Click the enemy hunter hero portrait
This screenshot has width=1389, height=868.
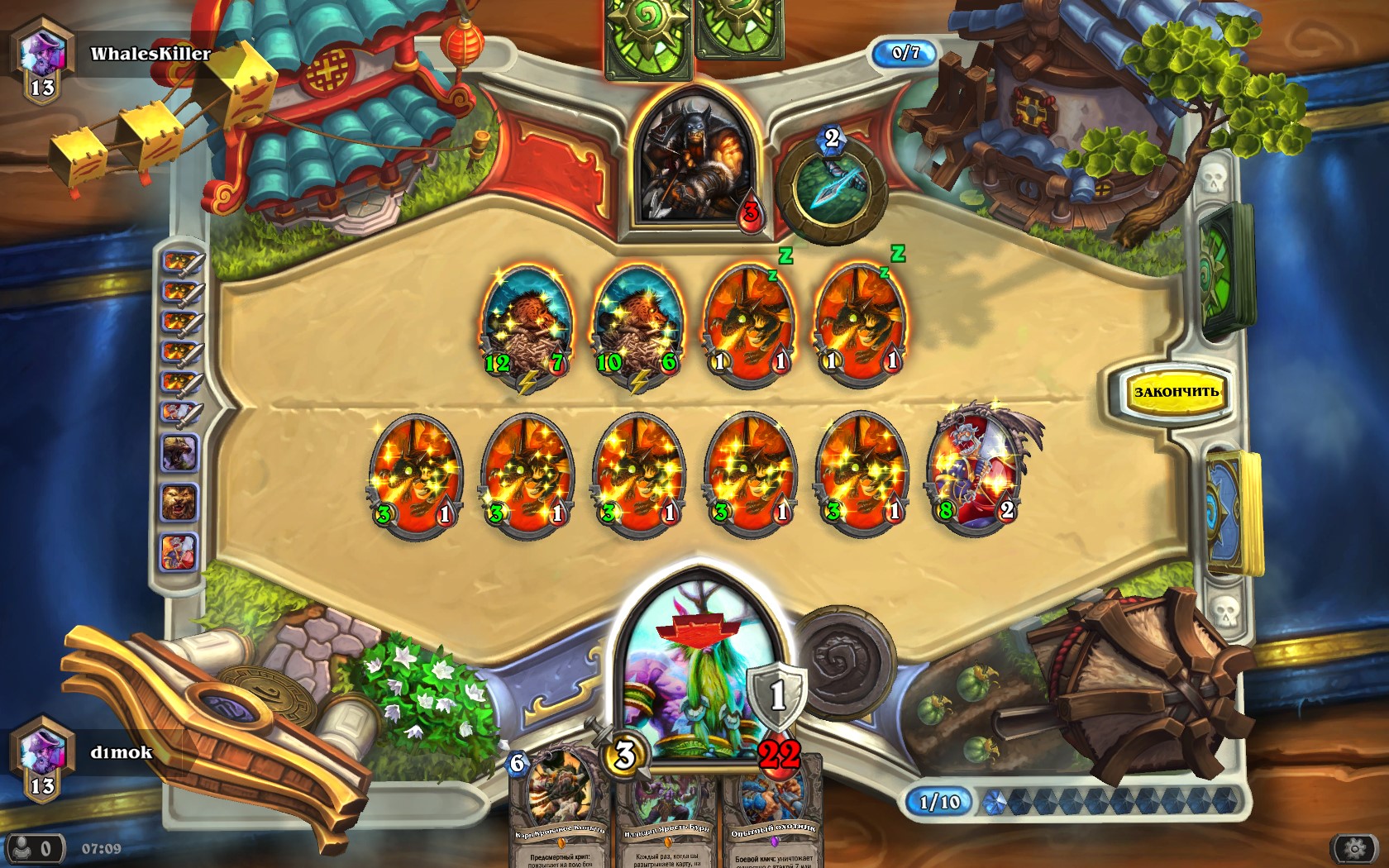tap(696, 159)
